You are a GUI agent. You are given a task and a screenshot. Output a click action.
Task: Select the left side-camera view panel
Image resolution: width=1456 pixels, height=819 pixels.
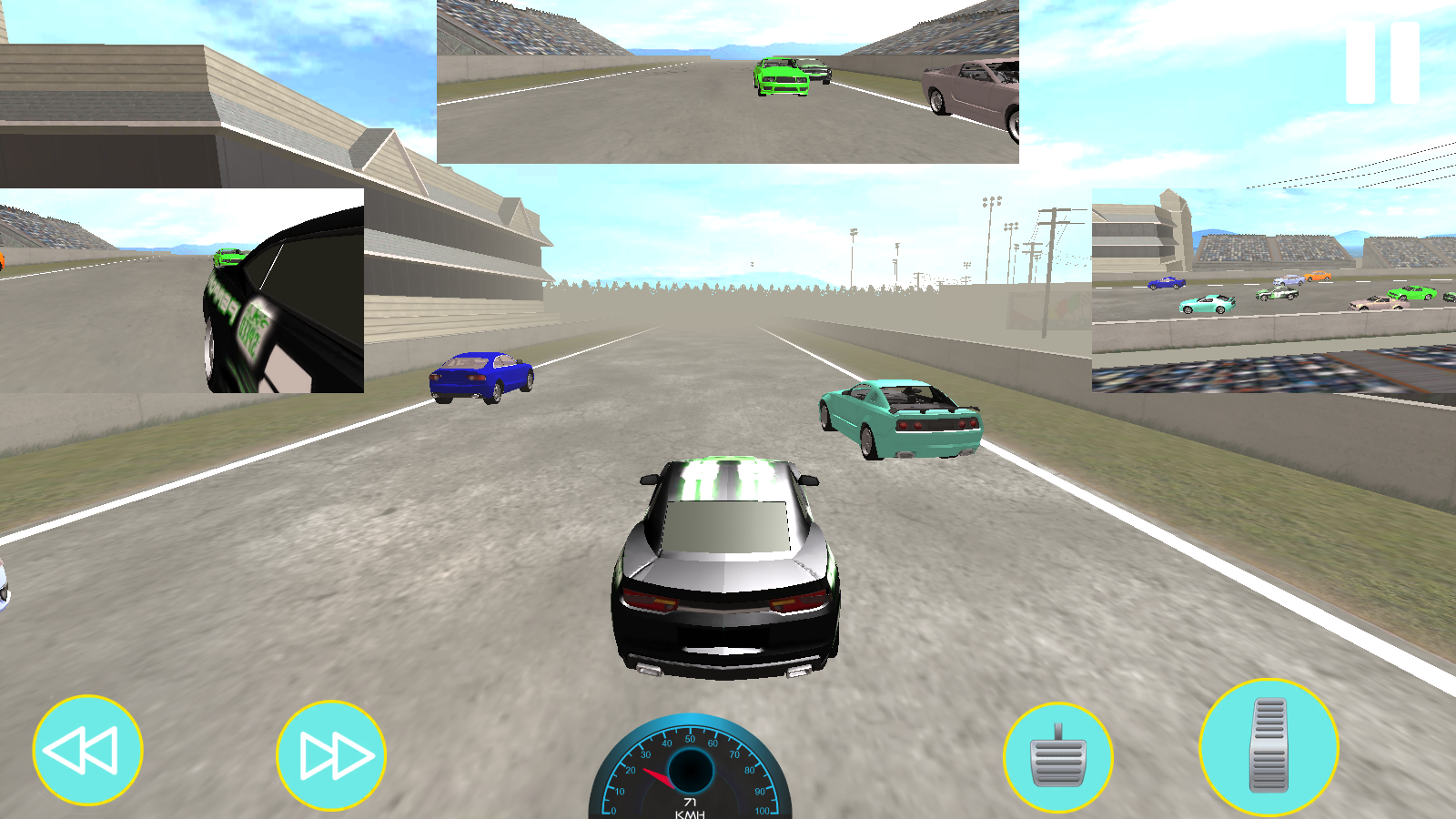pos(182,290)
